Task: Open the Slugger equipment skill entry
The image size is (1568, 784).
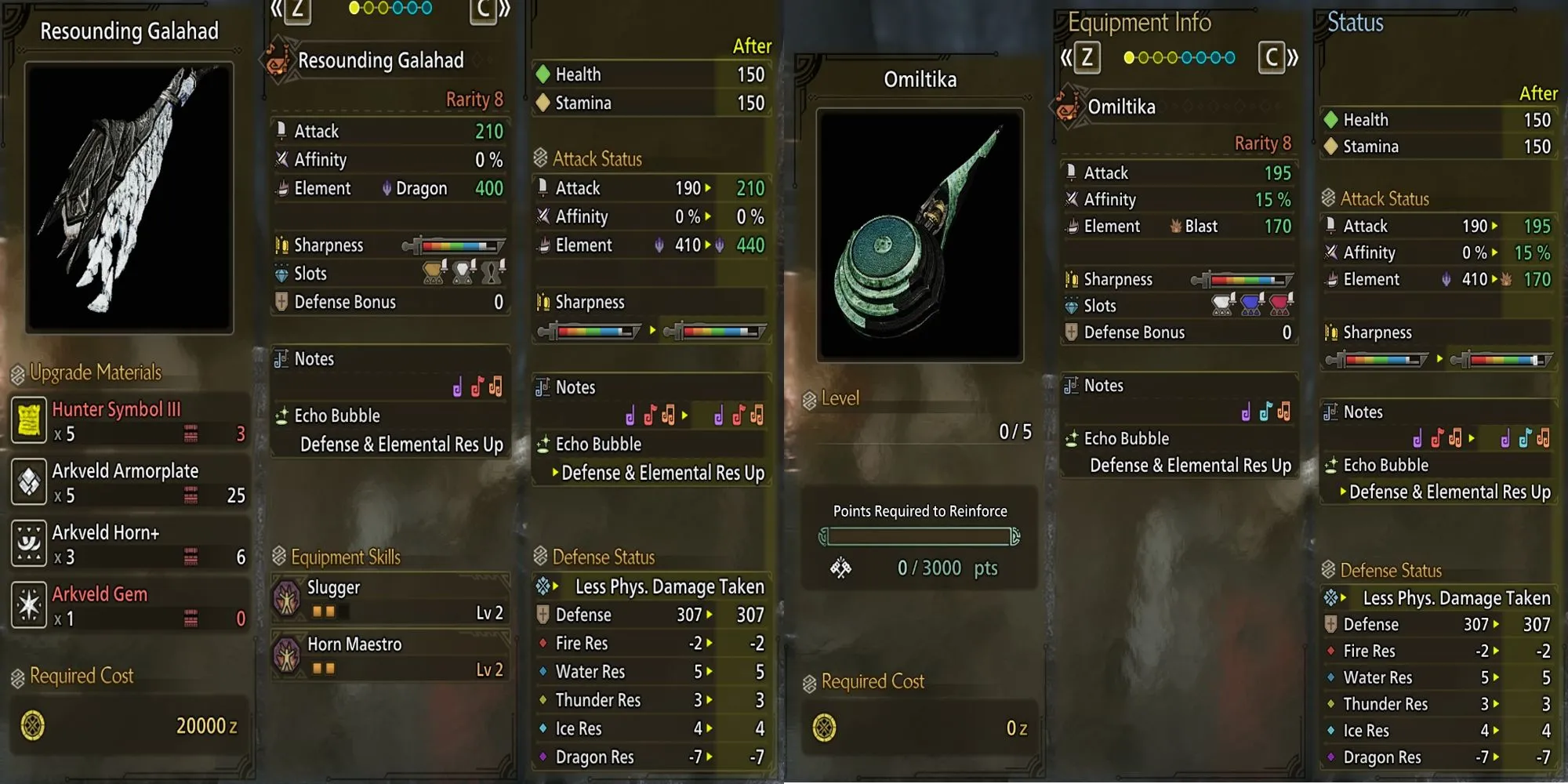Action: click(x=390, y=600)
